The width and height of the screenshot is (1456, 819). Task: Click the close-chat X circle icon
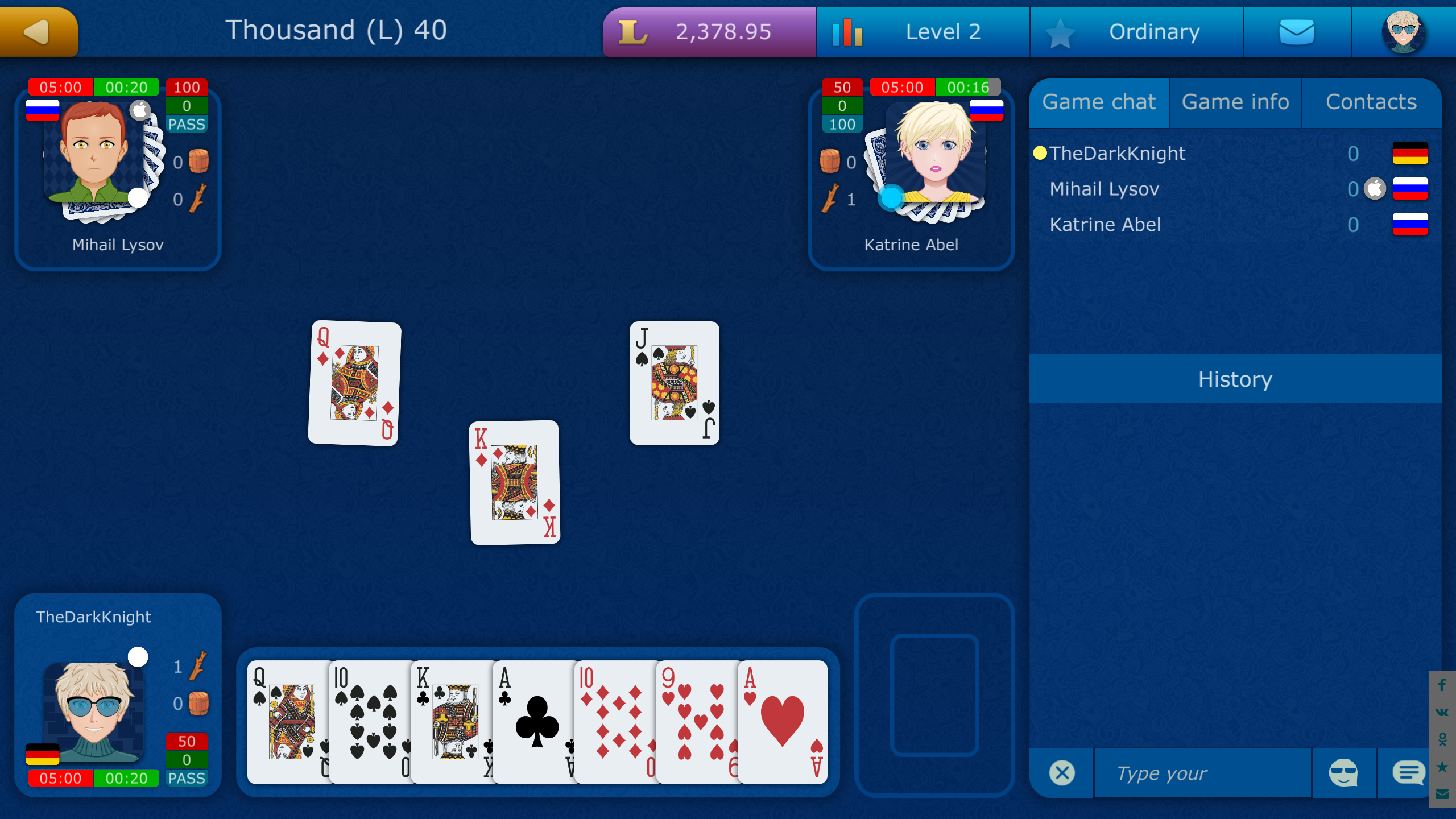pyautogui.click(x=1061, y=772)
